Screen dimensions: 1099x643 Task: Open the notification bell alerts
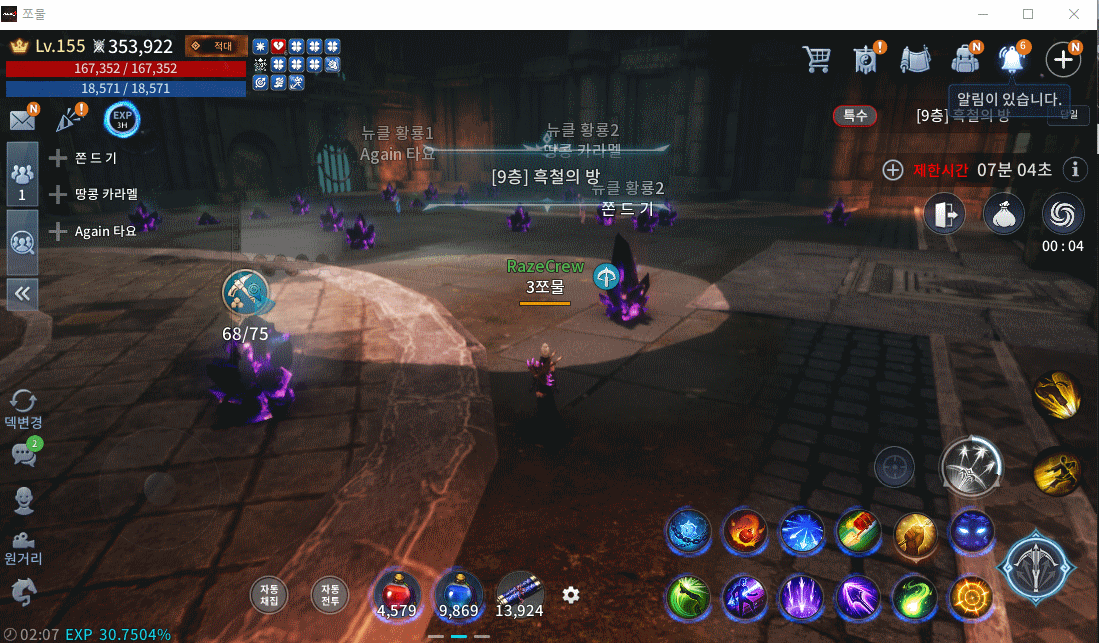click(x=1012, y=59)
